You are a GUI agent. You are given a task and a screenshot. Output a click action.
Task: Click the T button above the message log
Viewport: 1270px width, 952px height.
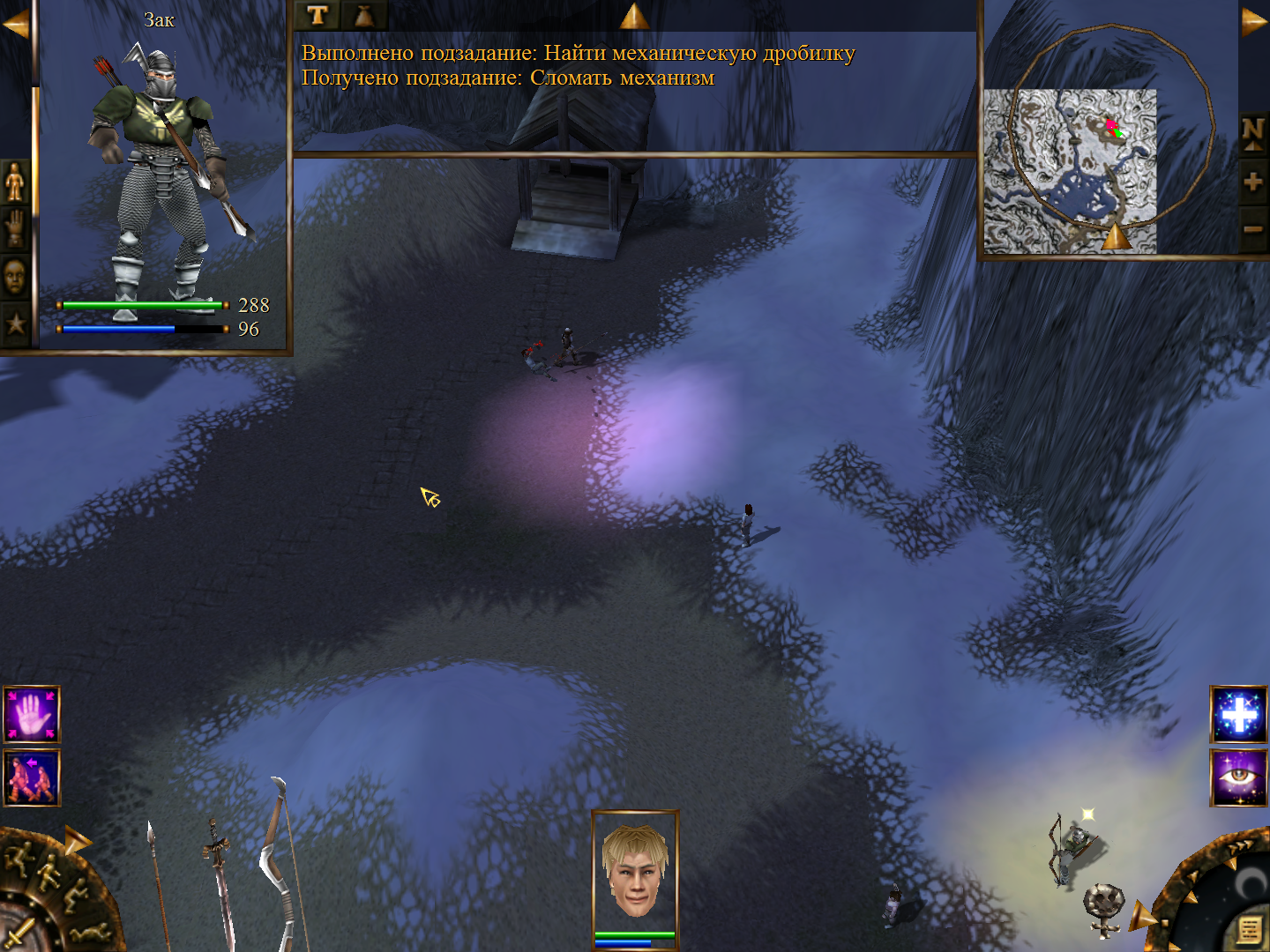click(317, 15)
